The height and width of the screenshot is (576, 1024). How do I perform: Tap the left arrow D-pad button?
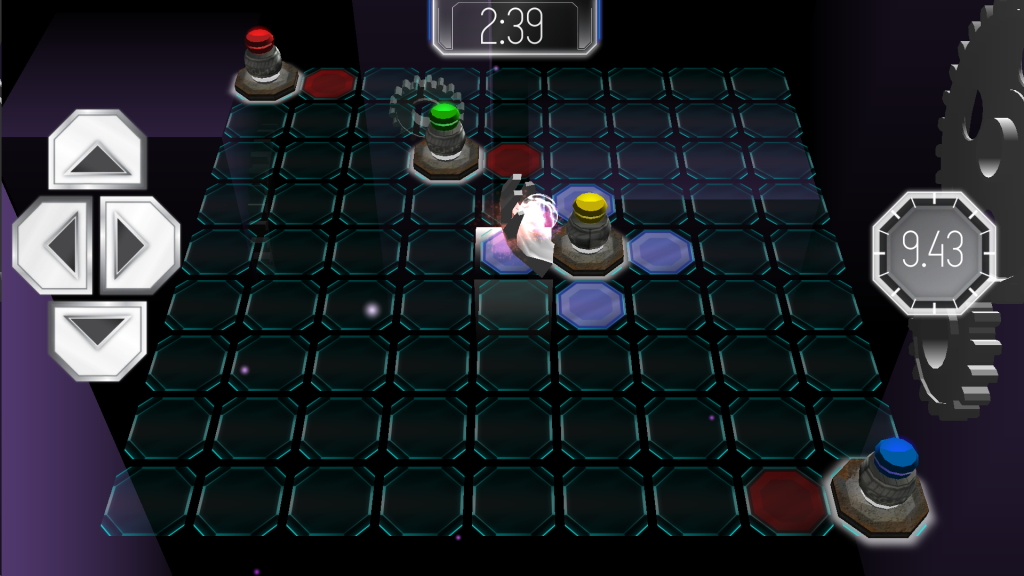[x=55, y=244]
